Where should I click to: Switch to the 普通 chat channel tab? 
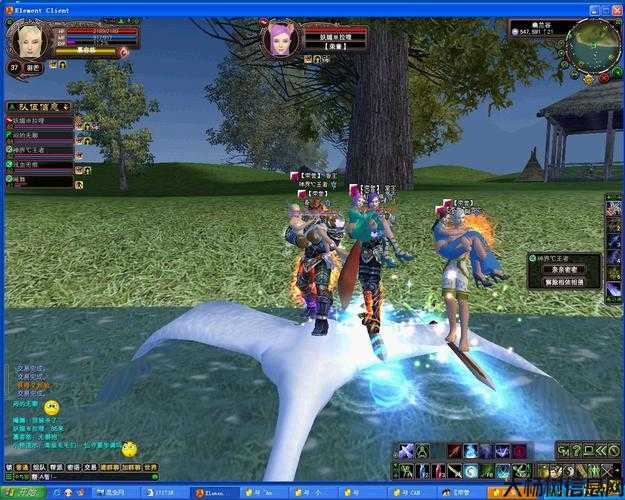click(x=22, y=467)
